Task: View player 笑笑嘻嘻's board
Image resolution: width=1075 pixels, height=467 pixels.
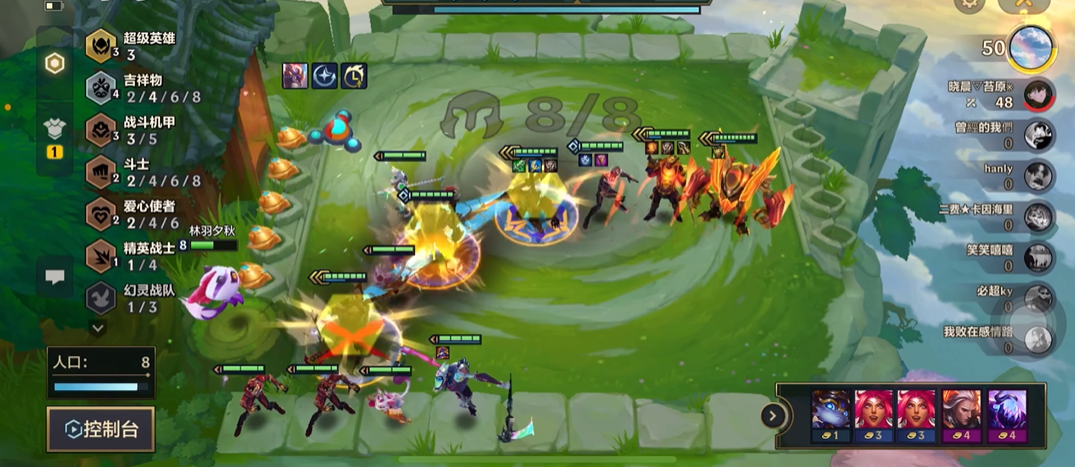Action: [1038, 257]
